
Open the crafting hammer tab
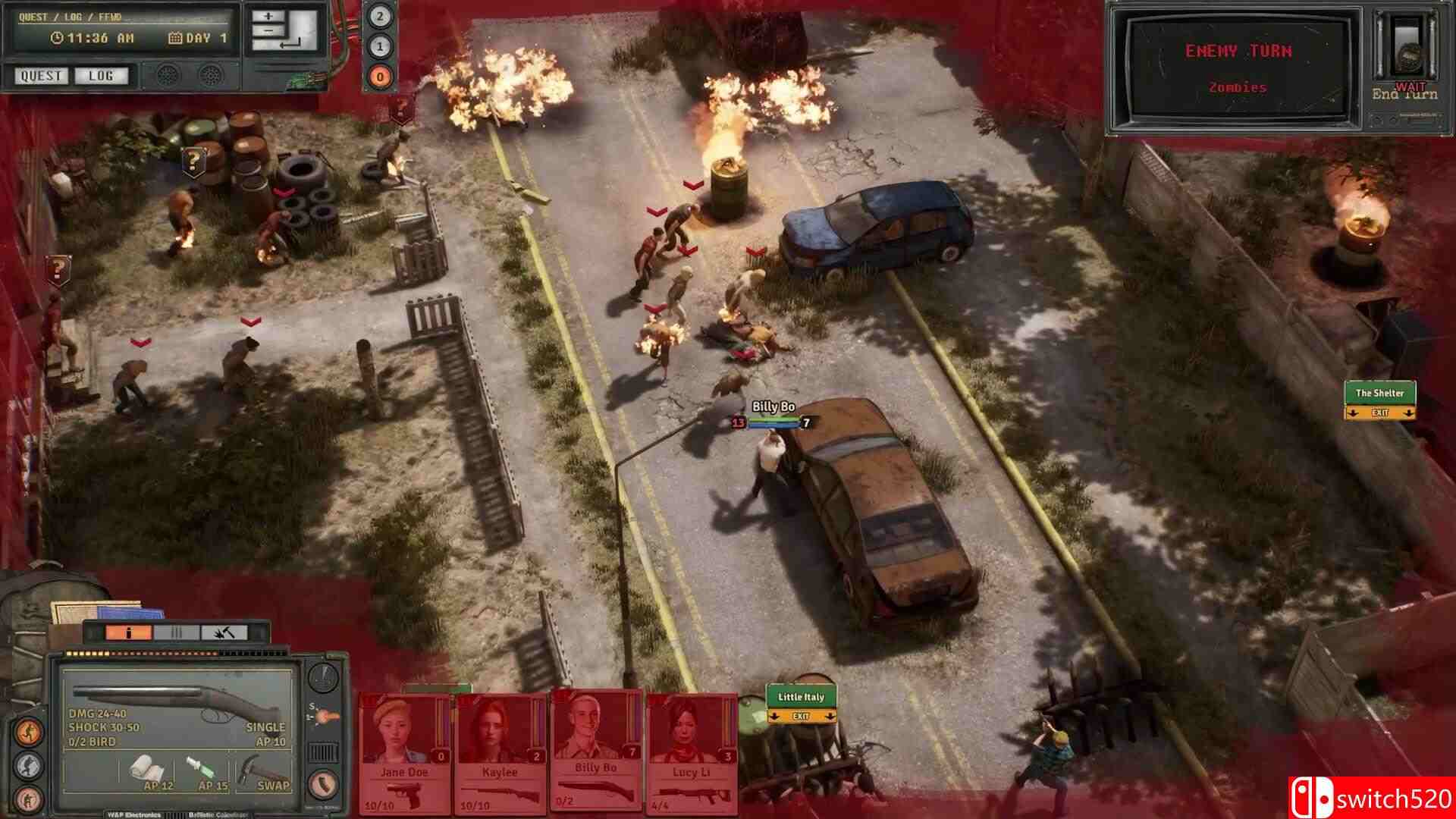coord(224,632)
